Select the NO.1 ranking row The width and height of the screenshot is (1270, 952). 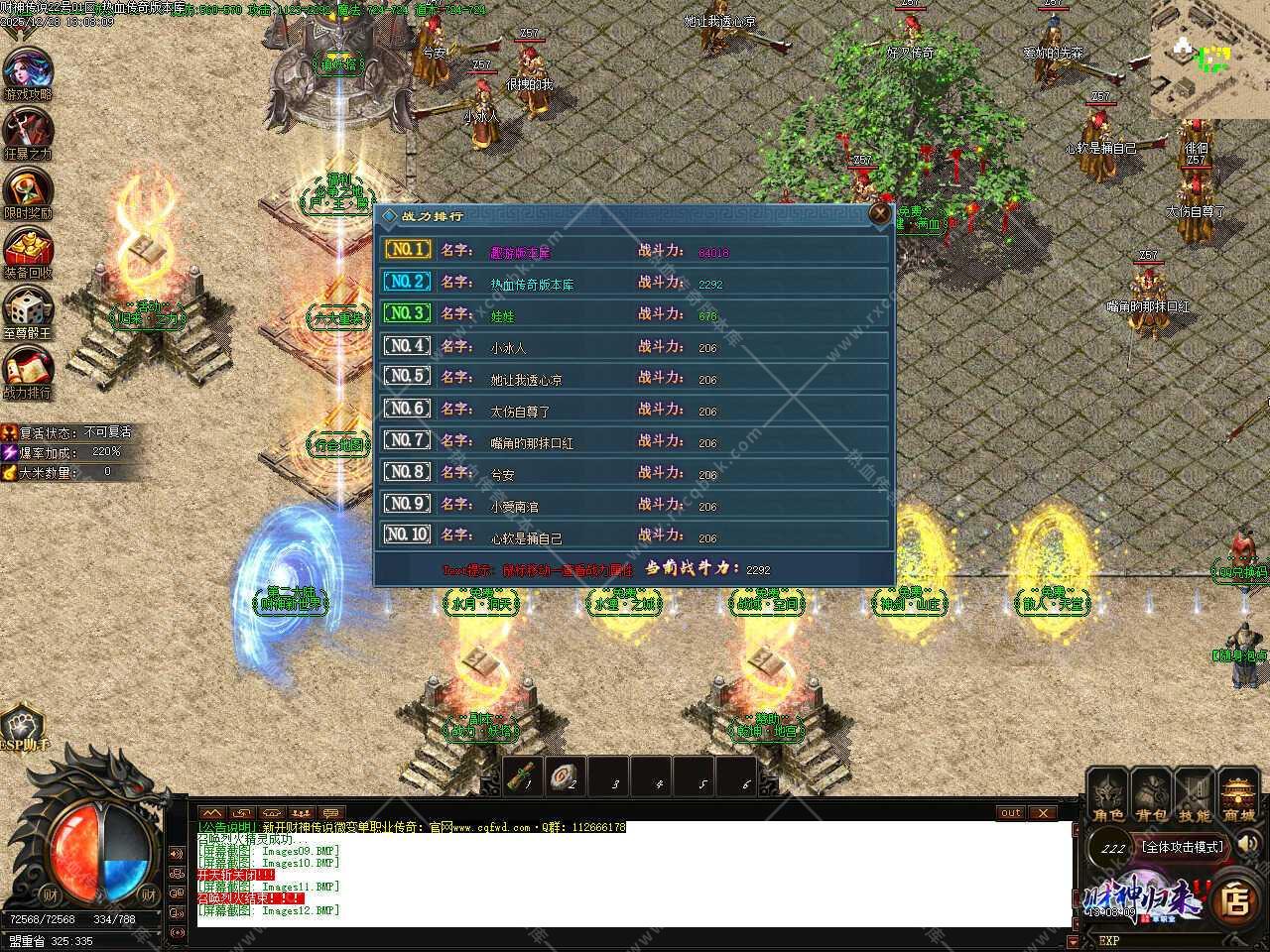[635, 251]
